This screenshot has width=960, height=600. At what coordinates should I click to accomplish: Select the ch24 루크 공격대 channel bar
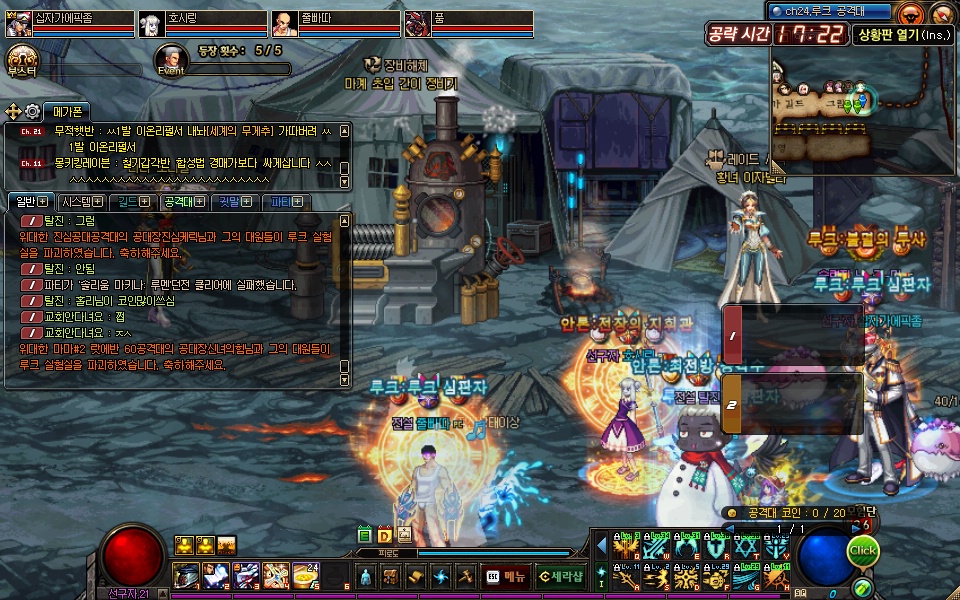832,11
